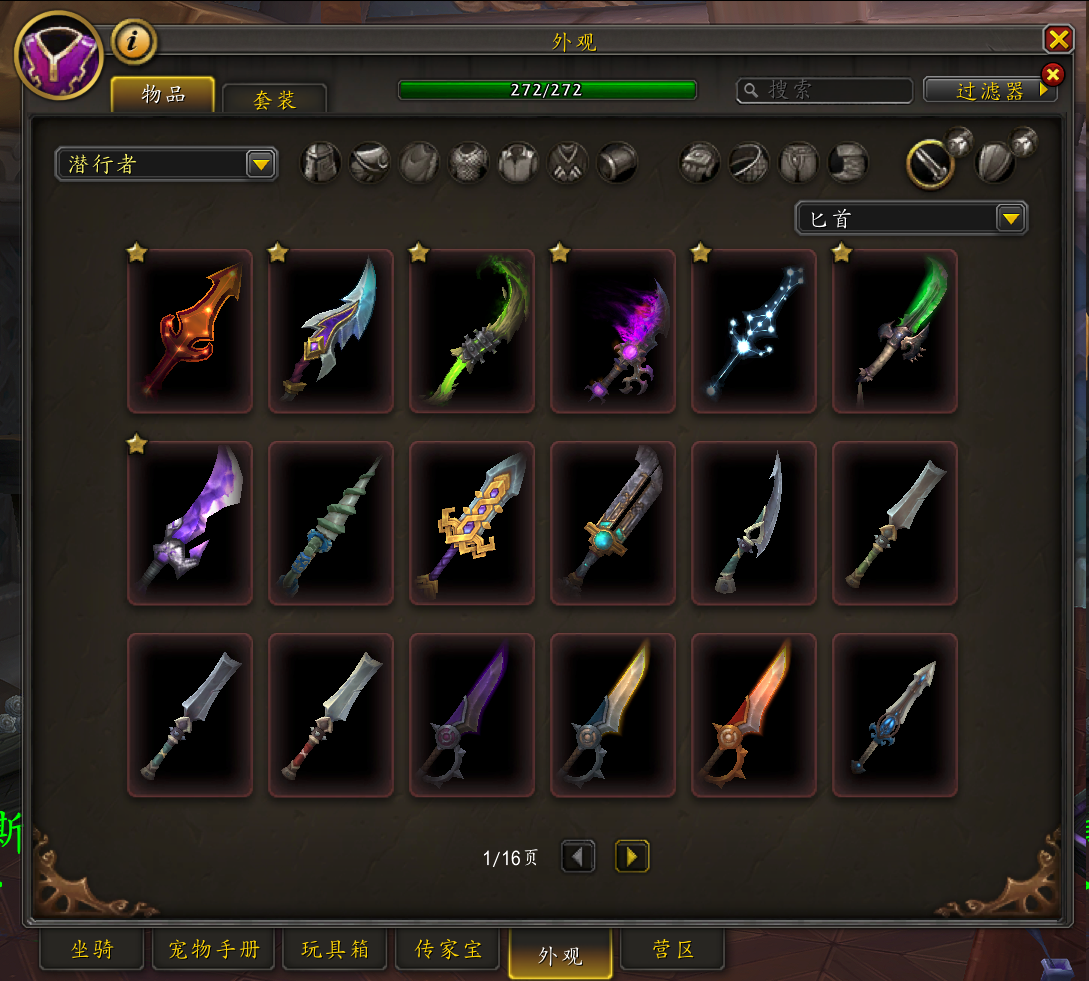Switch to the 玩具箱 toy box tab

click(x=335, y=950)
